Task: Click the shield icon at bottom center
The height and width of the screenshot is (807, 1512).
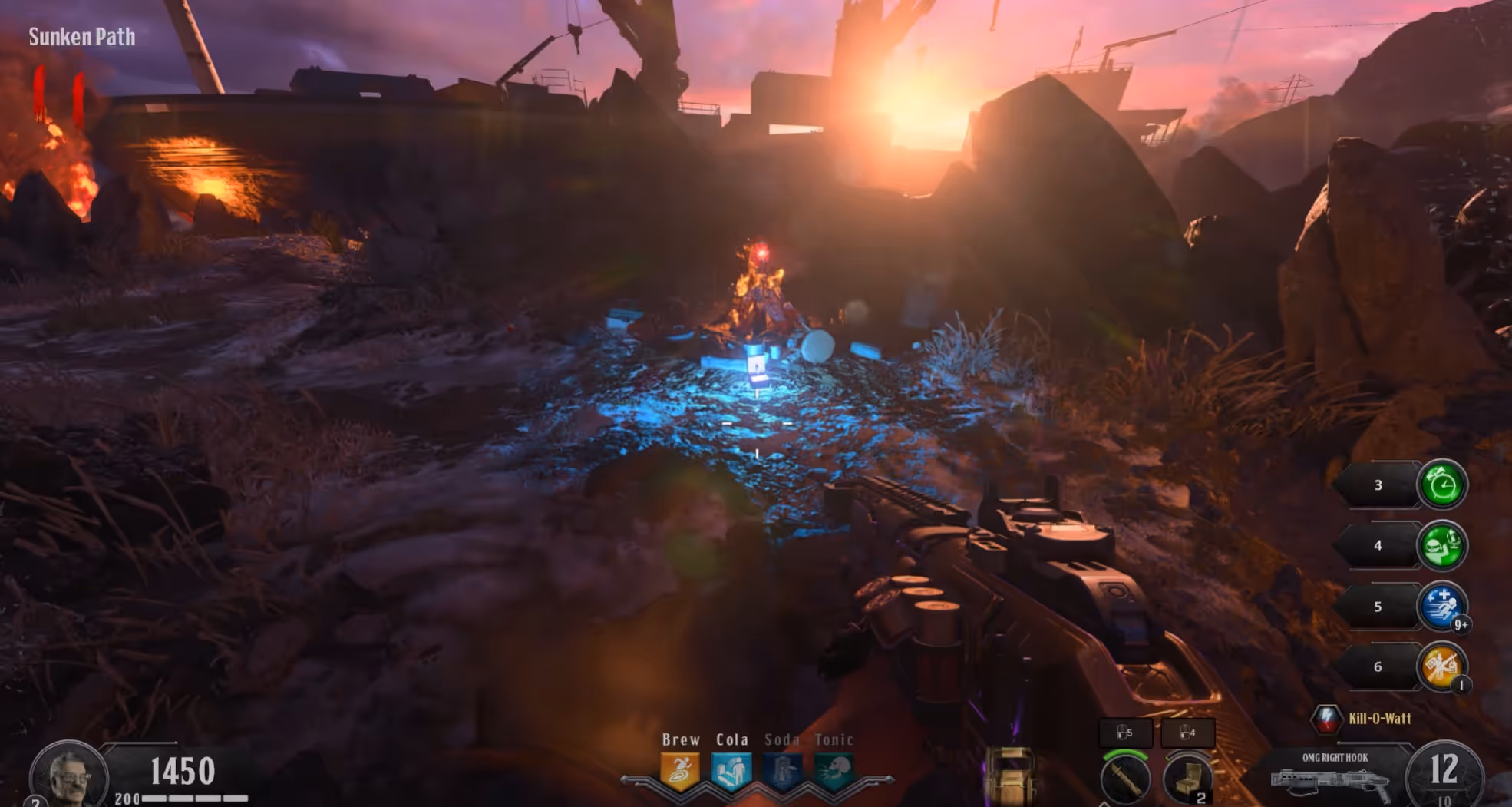Action: point(1008,776)
